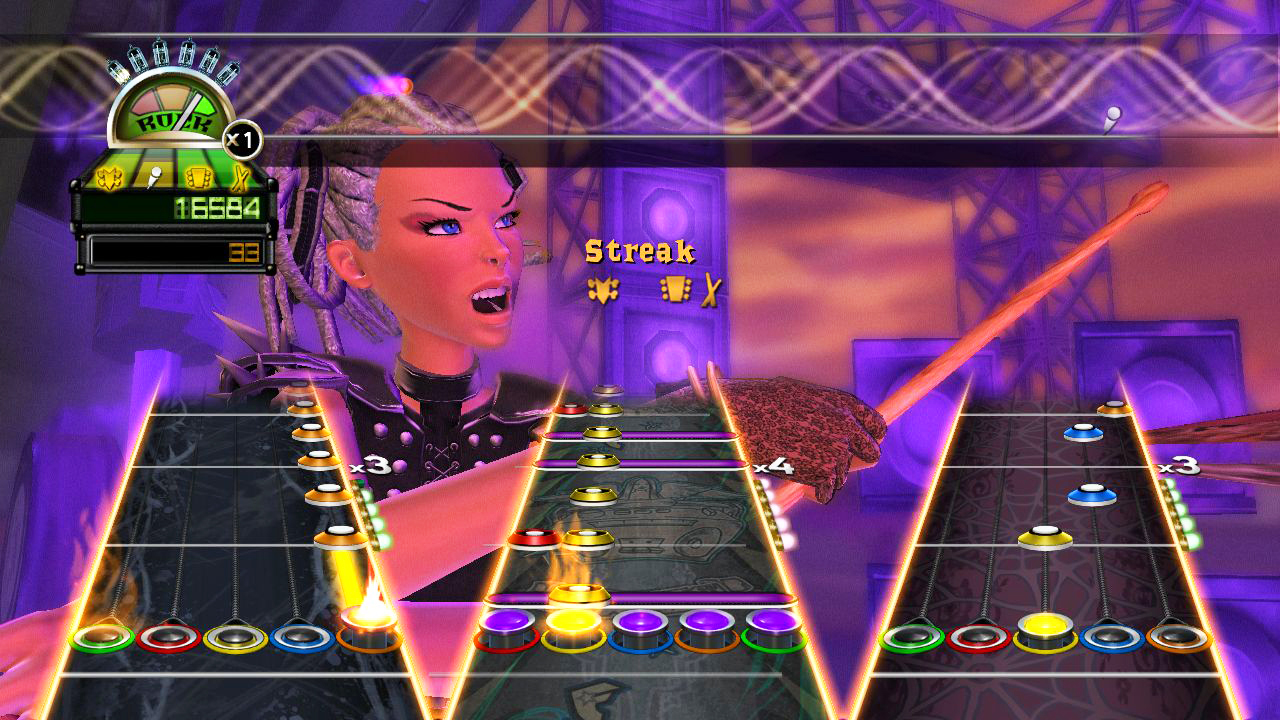Viewport: 1280px width, 720px height.
Task: Select the four-peg bass icon beneath the Streak label
Action: (604, 290)
